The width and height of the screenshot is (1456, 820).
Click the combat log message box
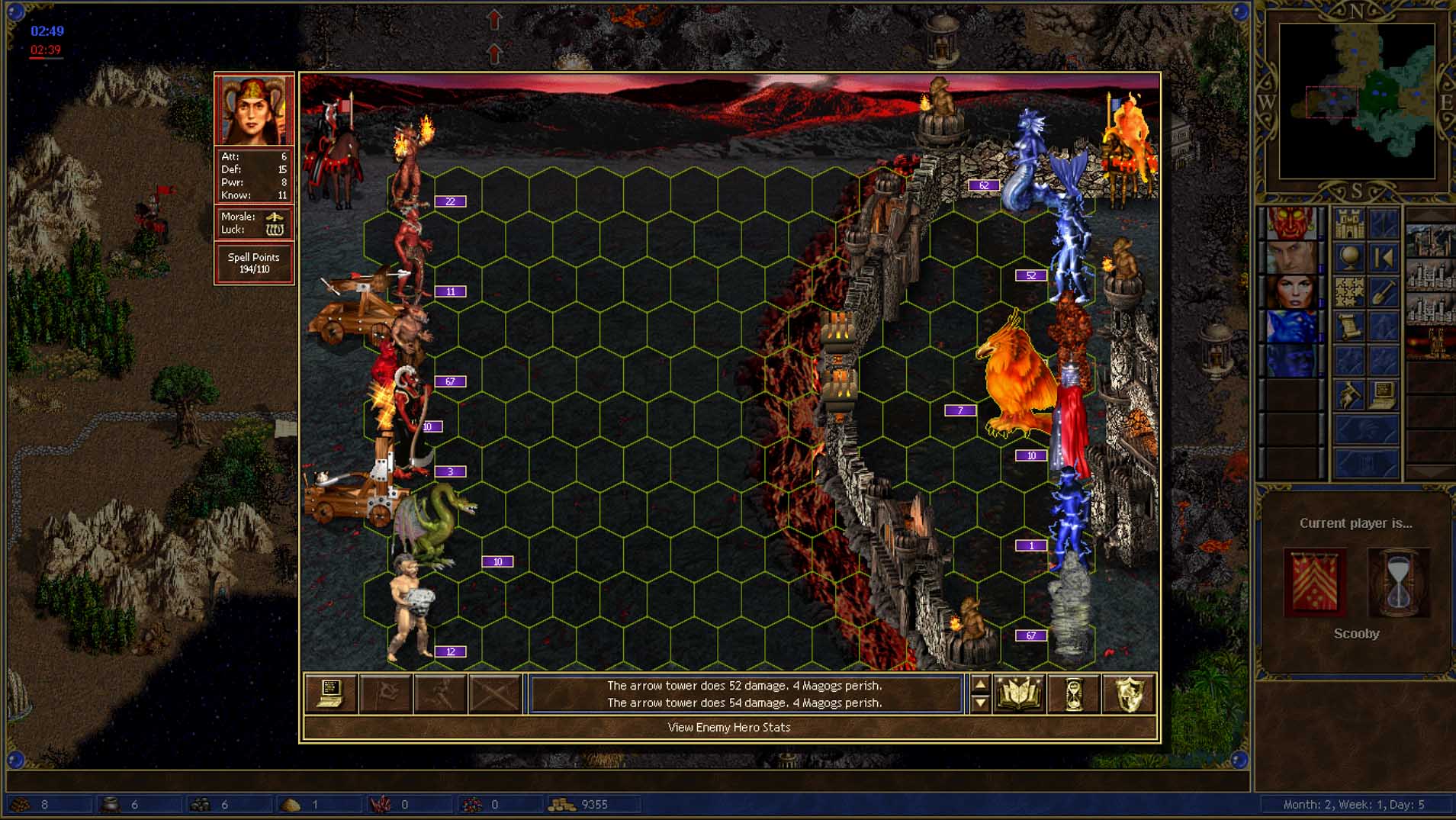coord(744,694)
